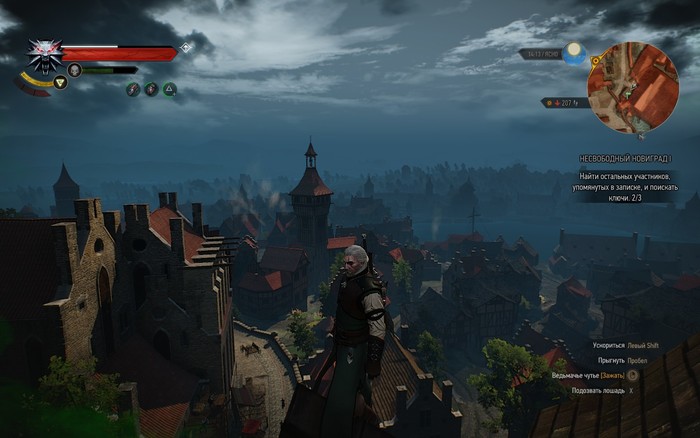Click the skull toxicity icon
The image size is (700, 438).
point(74,70)
